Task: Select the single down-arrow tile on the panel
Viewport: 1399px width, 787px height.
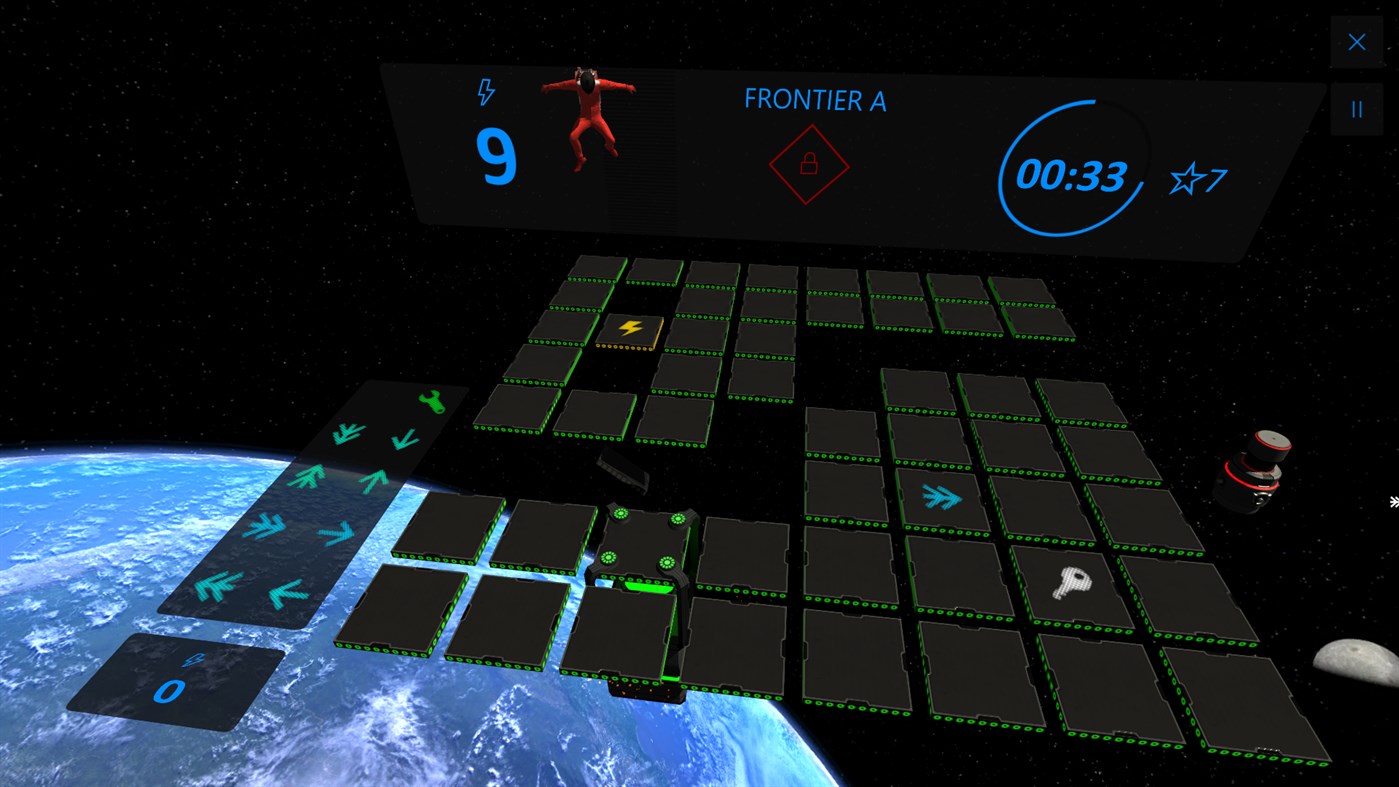Action: tap(405, 439)
